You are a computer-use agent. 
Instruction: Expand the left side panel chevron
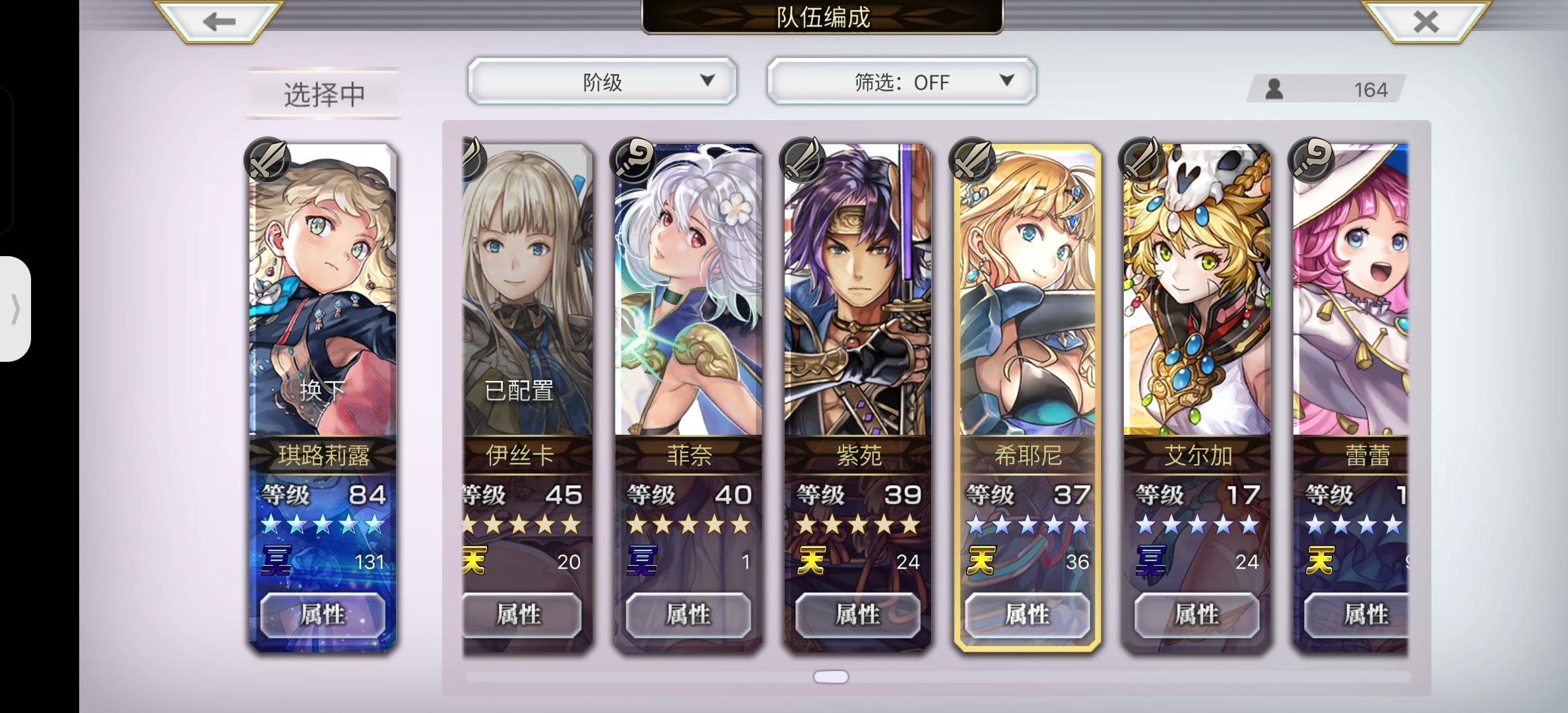point(16,309)
